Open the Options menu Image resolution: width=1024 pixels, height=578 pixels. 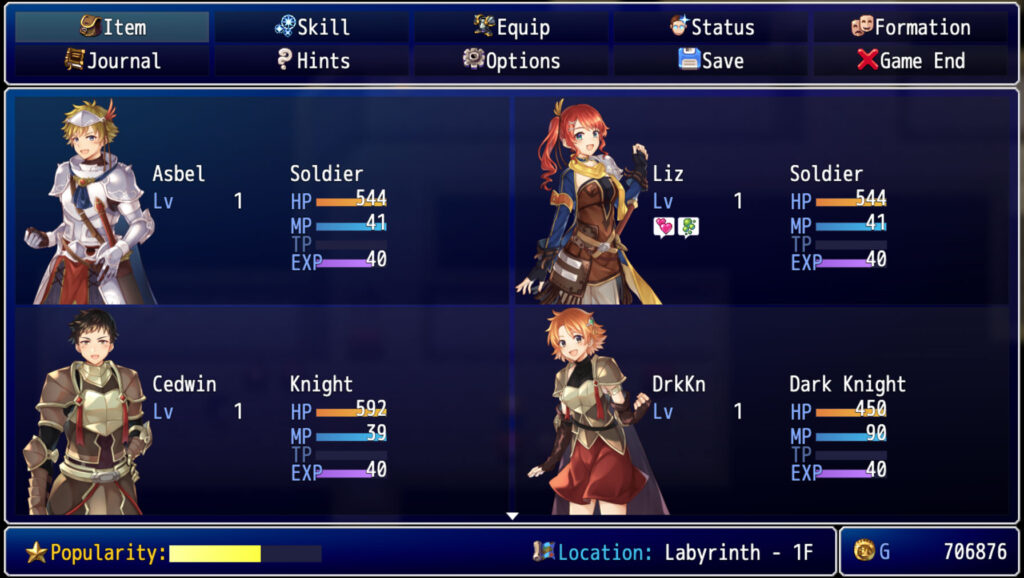[x=511, y=60]
